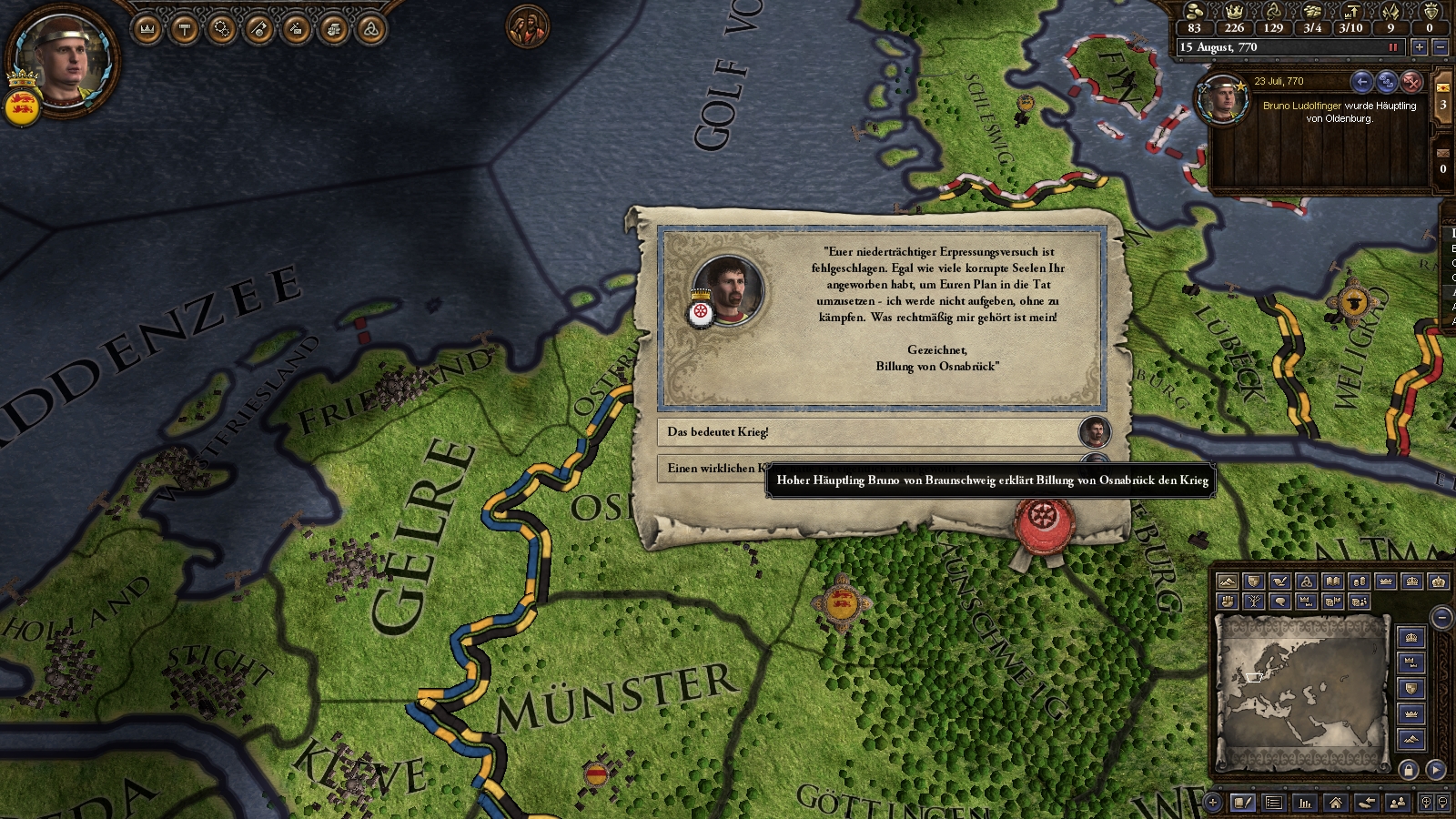Go to previous message with arrow button
Viewport: 1456px width, 819px height.
pyautogui.click(x=1361, y=83)
